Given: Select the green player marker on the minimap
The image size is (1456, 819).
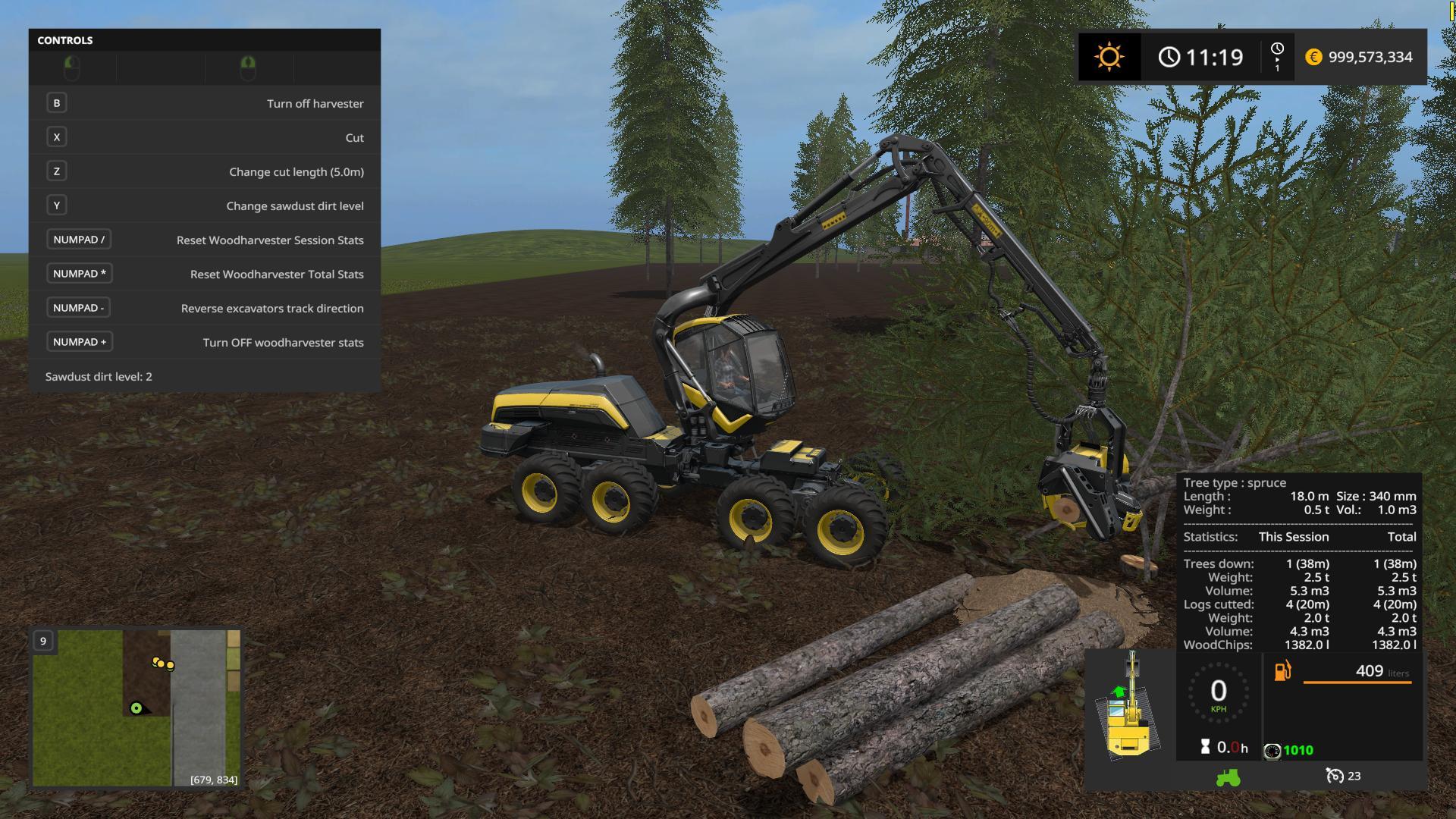Looking at the screenshot, I should [x=136, y=708].
